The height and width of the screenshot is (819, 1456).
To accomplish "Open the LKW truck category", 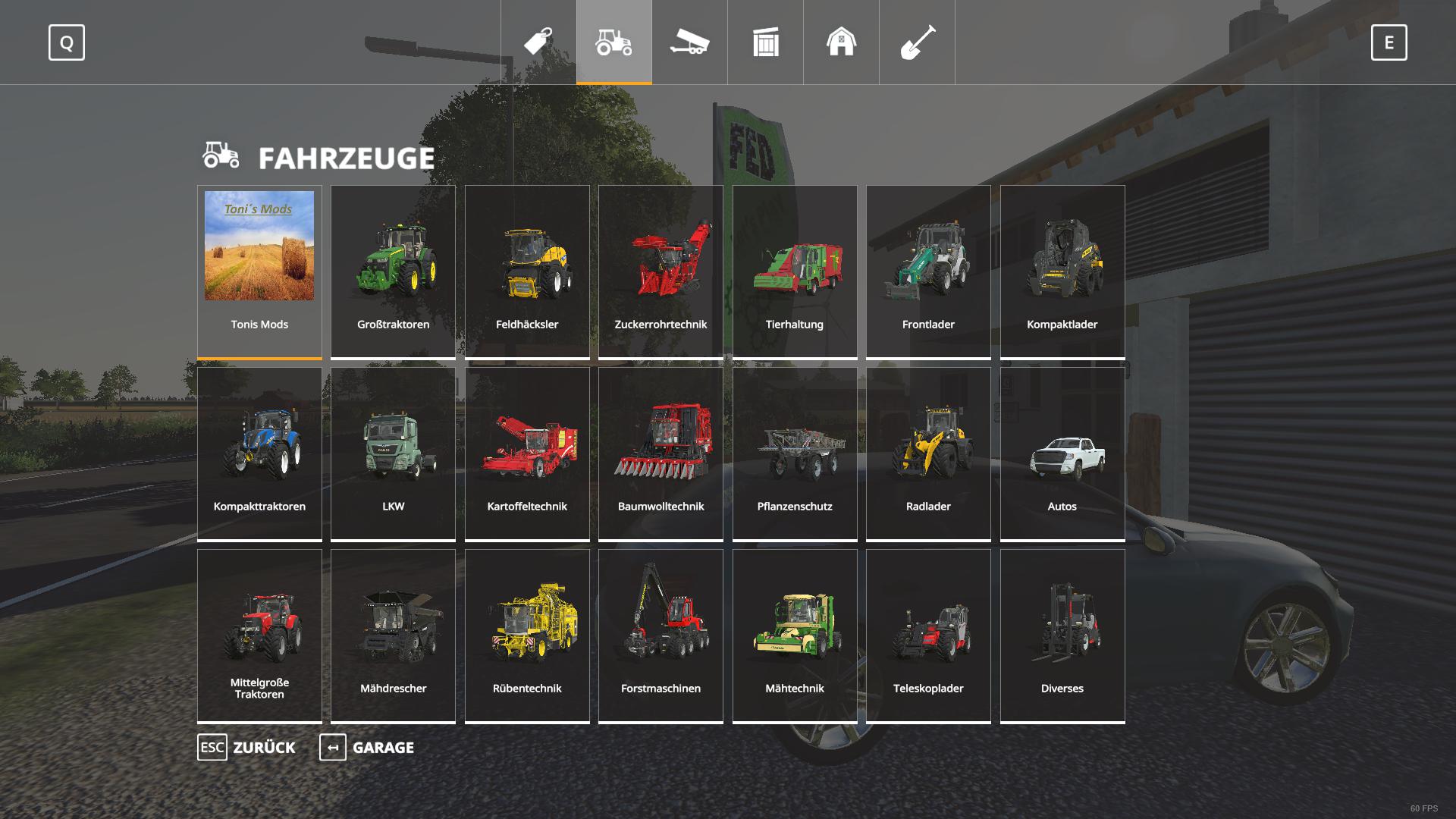I will [393, 453].
